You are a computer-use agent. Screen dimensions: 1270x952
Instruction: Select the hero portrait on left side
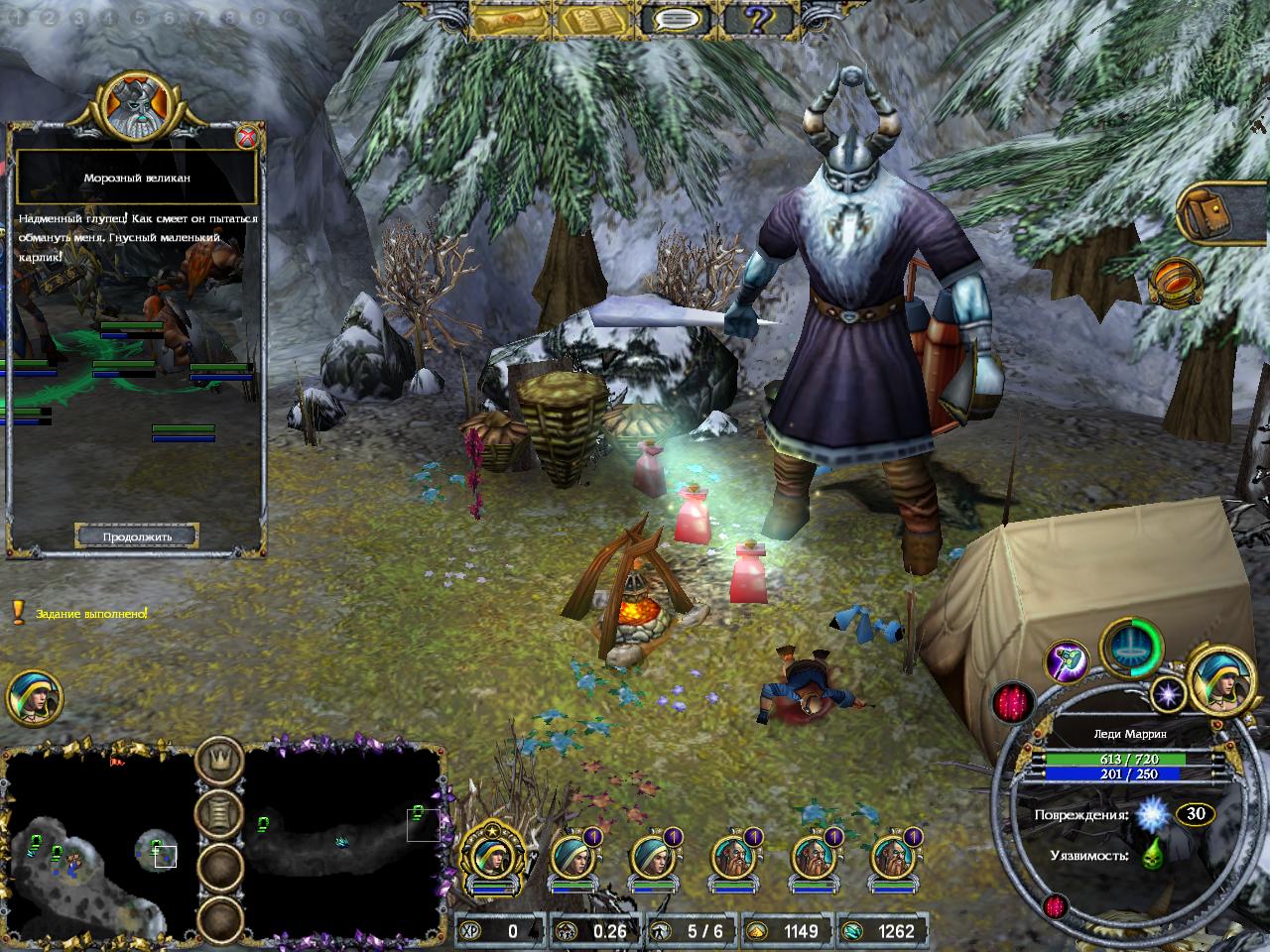pyautogui.click(x=35, y=696)
